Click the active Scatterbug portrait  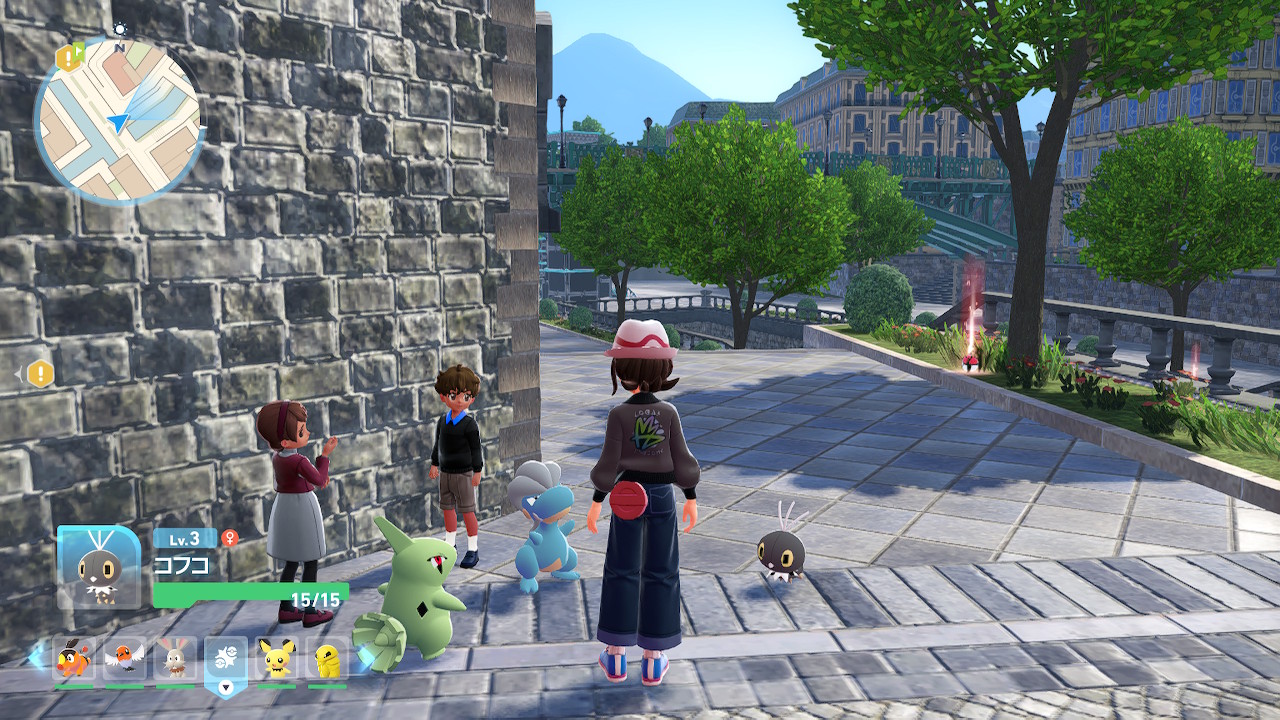[99, 567]
